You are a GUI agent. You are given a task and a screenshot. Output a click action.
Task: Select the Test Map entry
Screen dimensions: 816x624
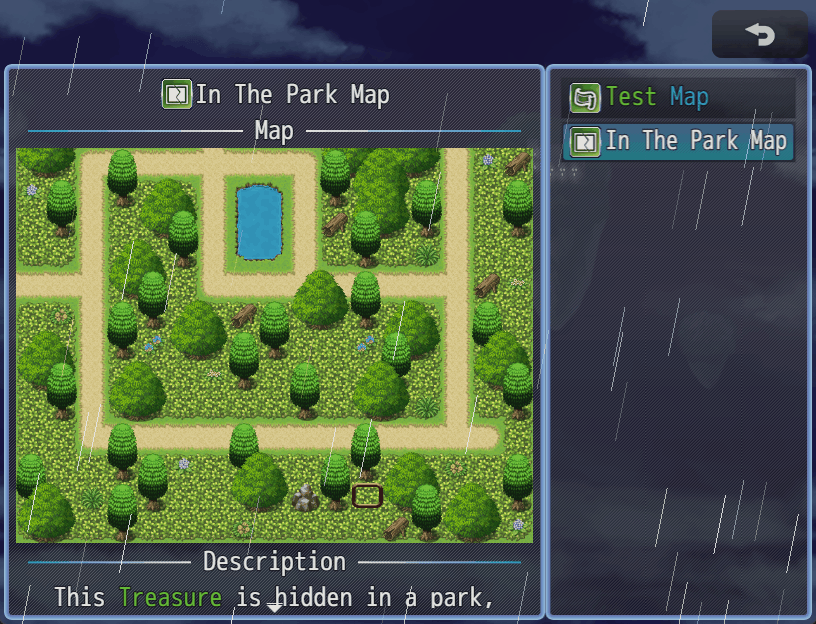click(x=679, y=97)
